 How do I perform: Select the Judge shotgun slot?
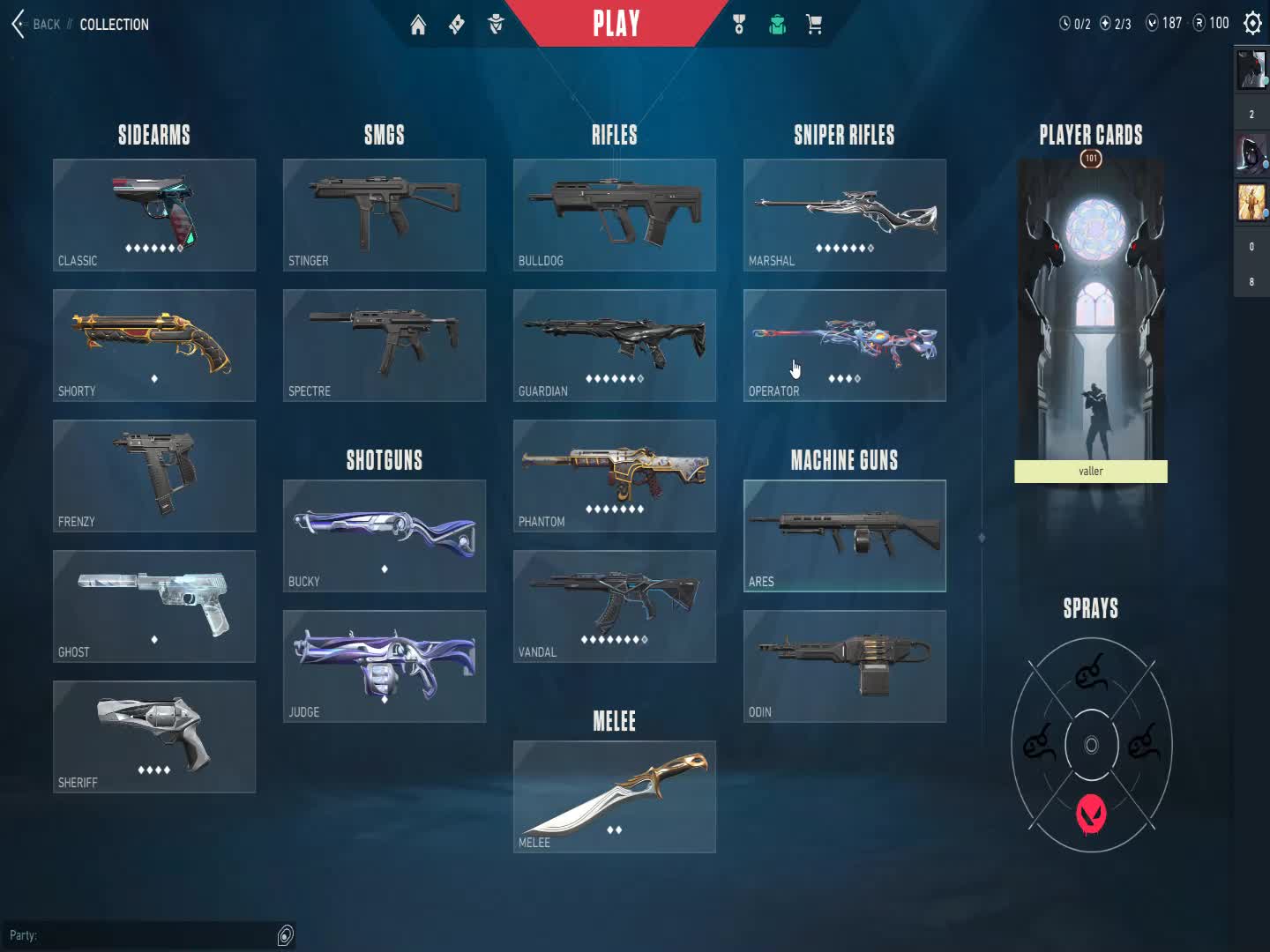tap(385, 666)
